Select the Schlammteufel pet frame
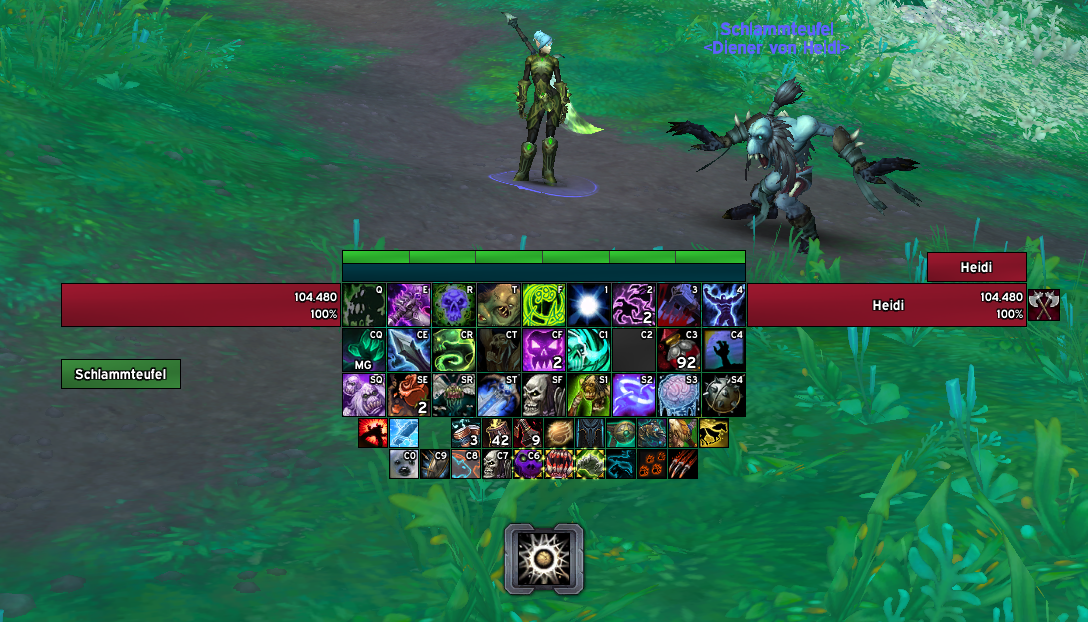The height and width of the screenshot is (622, 1088). (121, 374)
